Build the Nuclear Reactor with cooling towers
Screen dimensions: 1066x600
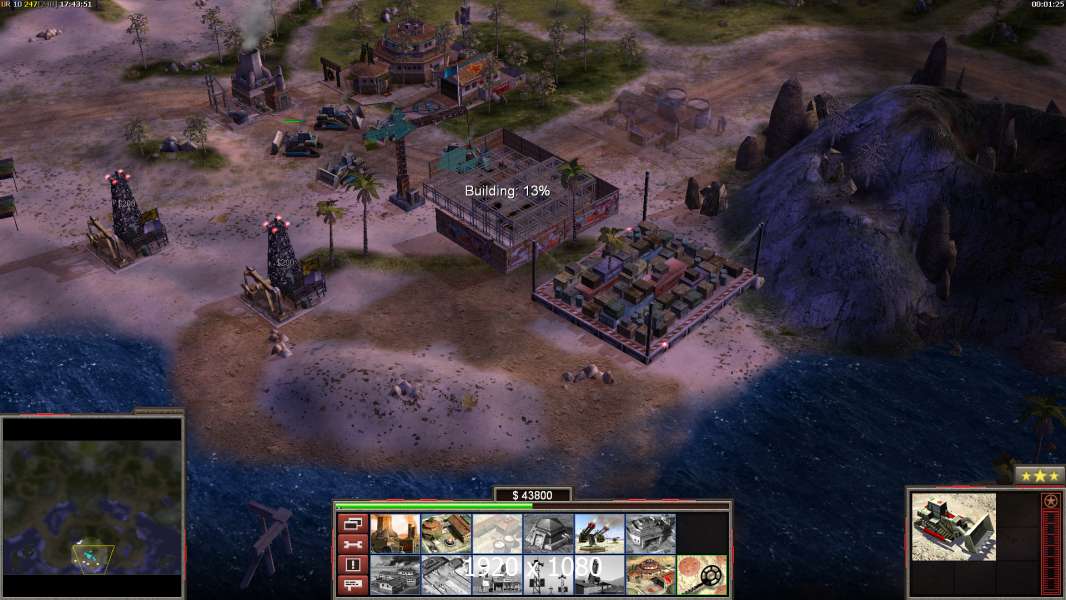[x=395, y=534]
